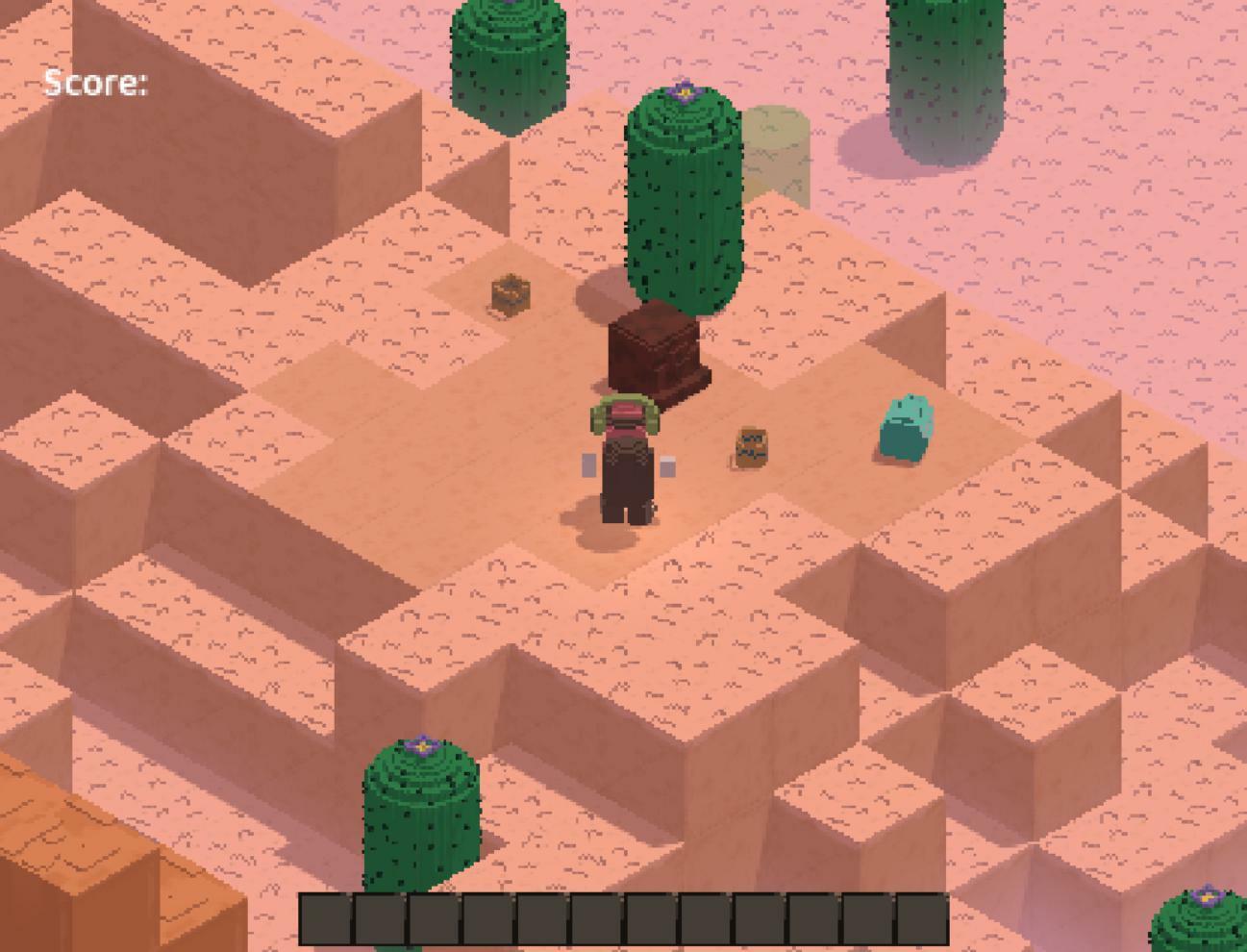Click the wooden crate left of the cactus

coord(511,295)
